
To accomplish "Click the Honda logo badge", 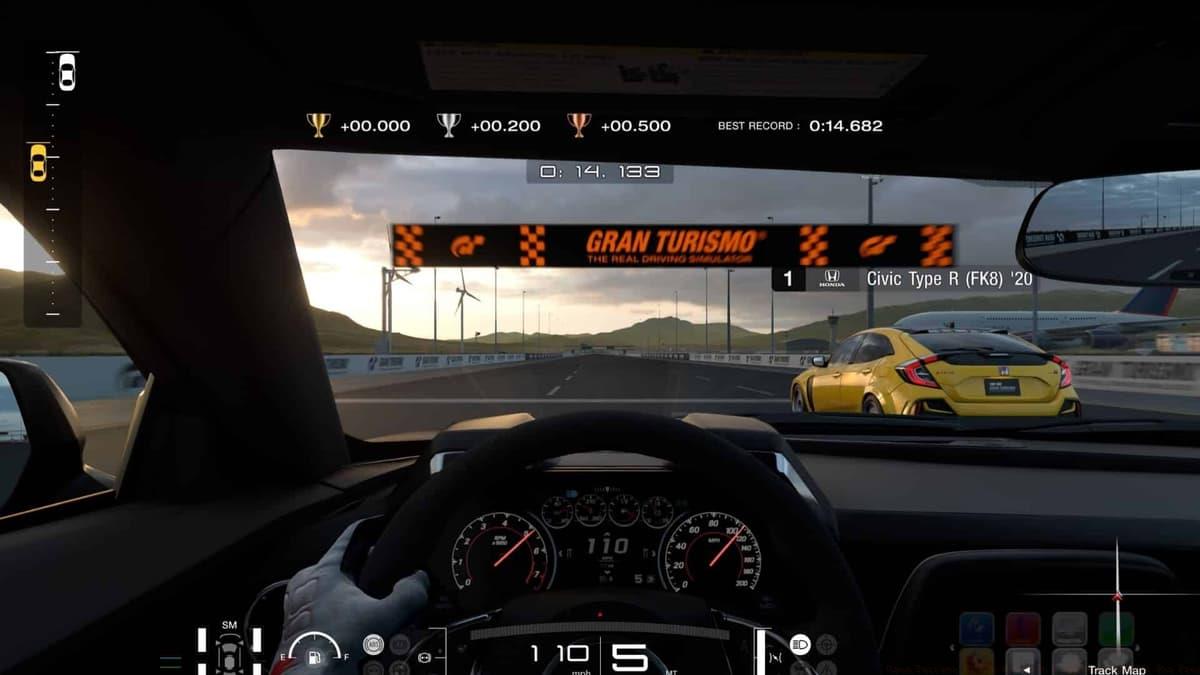I will tap(832, 279).
